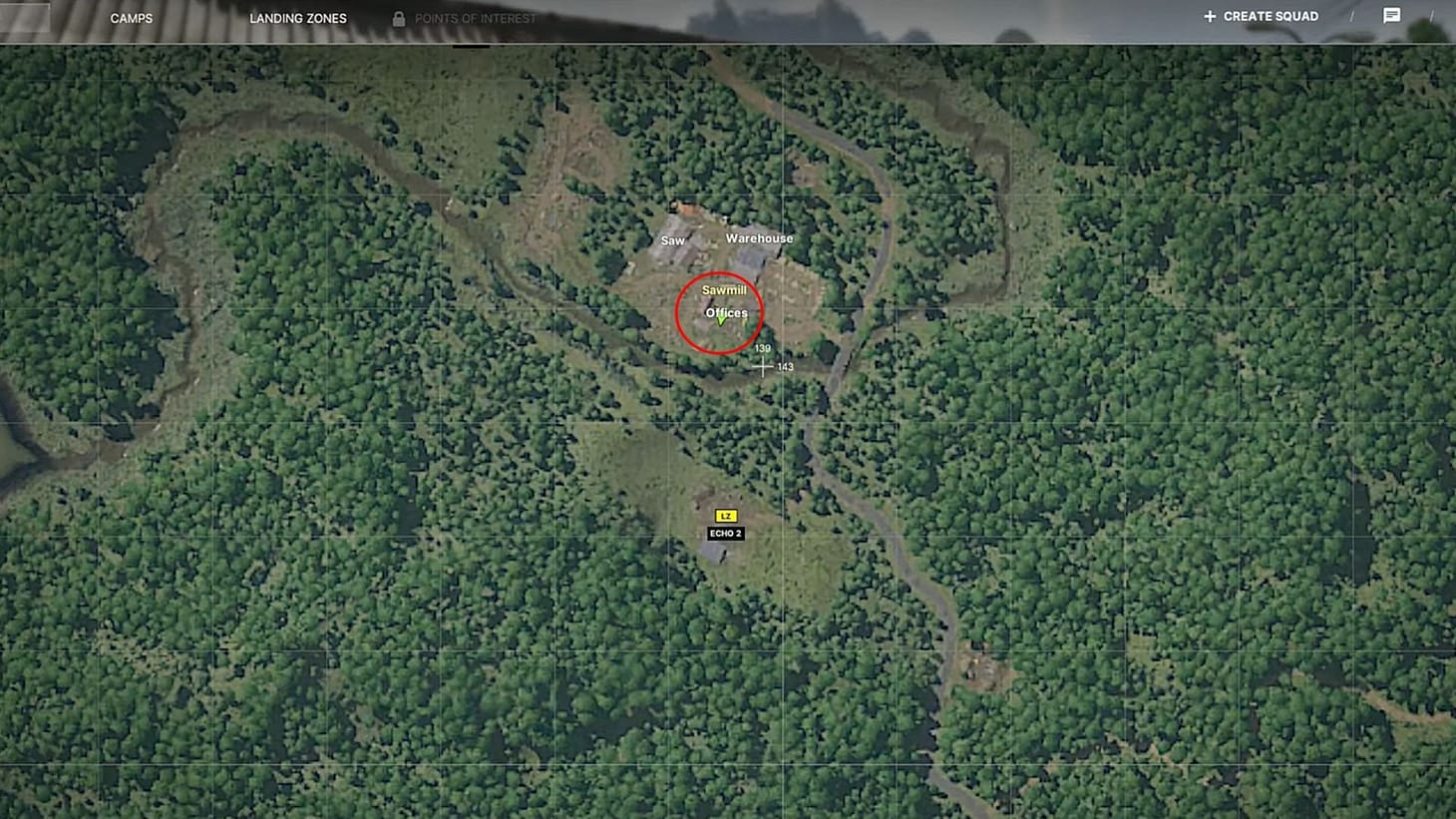This screenshot has width=1456, height=819.
Task: Toggle the Camps layer on the map
Action: click(x=132, y=17)
